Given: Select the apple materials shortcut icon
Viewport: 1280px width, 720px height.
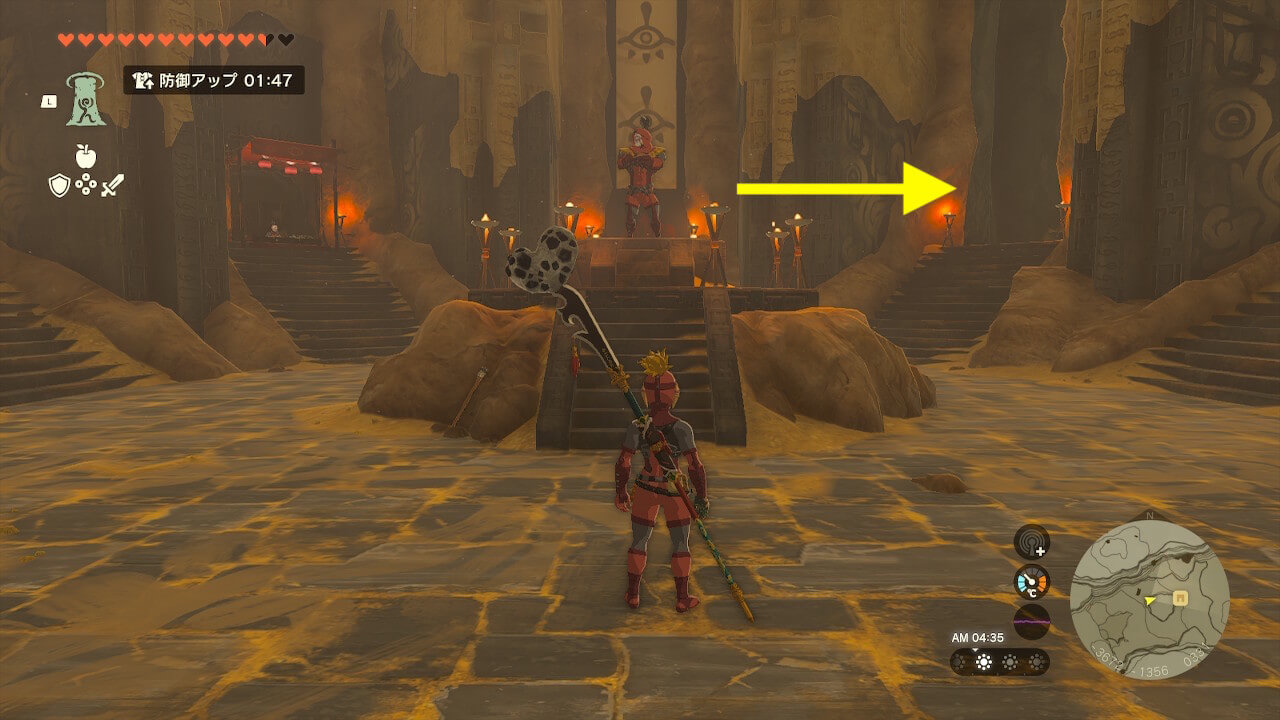Looking at the screenshot, I should pos(85,156).
